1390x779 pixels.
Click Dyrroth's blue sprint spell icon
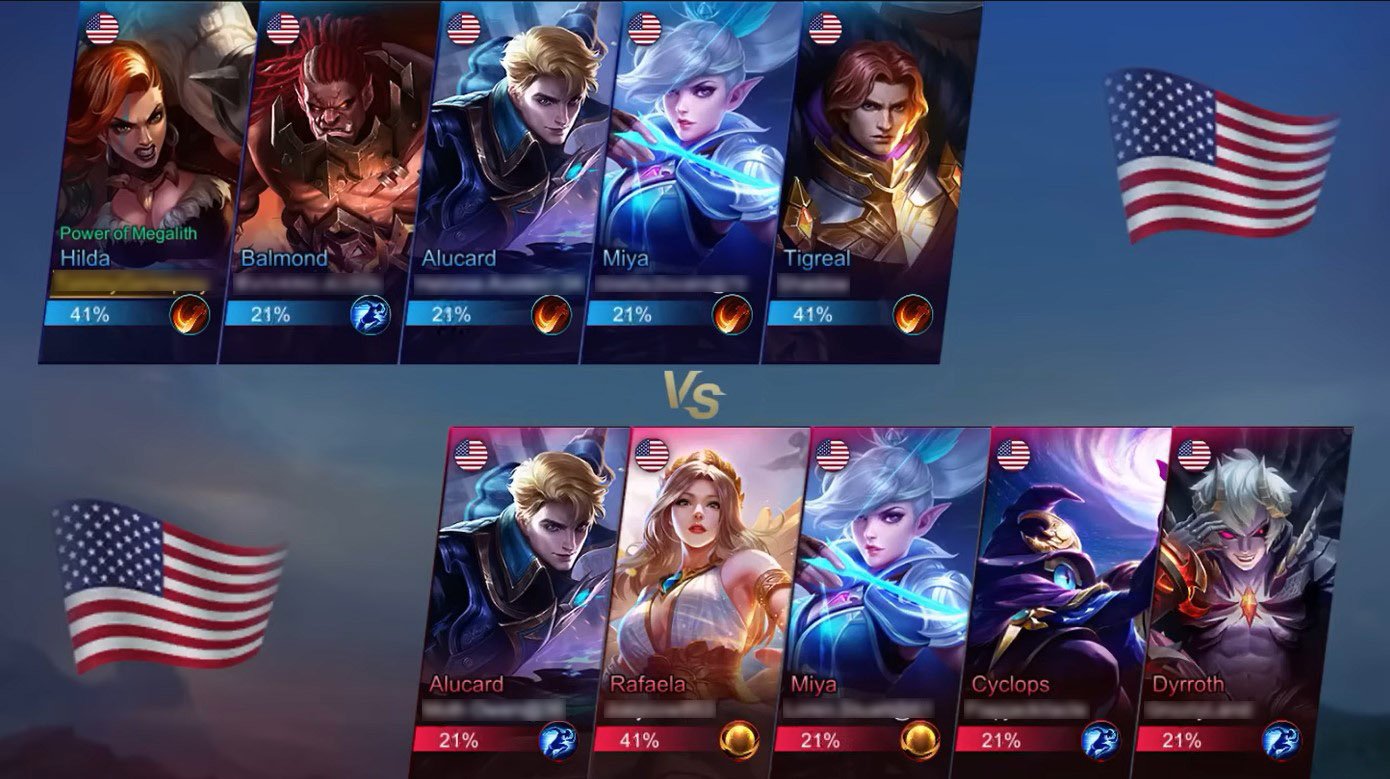[1281, 741]
